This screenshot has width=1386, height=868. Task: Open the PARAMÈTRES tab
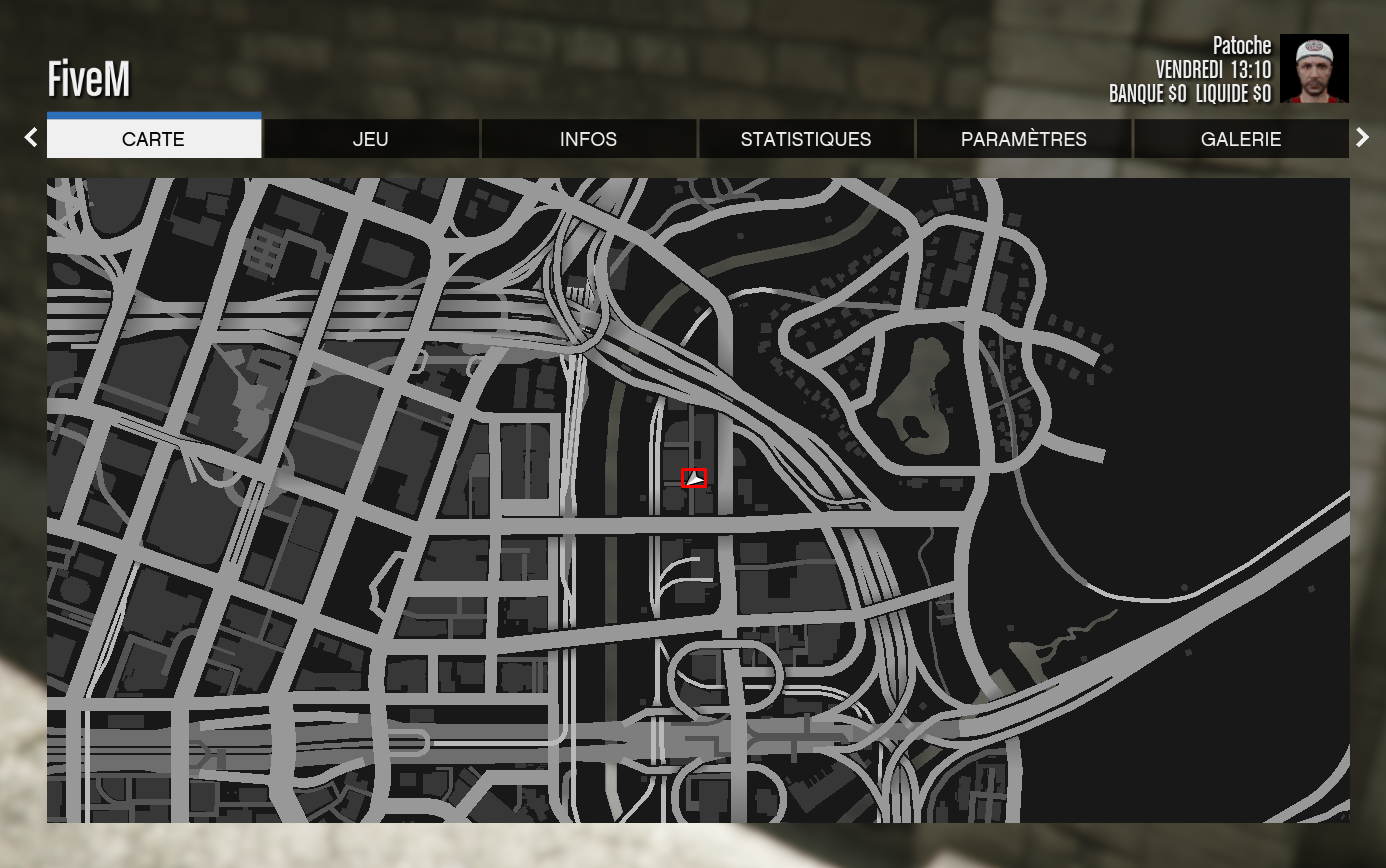tap(1023, 139)
